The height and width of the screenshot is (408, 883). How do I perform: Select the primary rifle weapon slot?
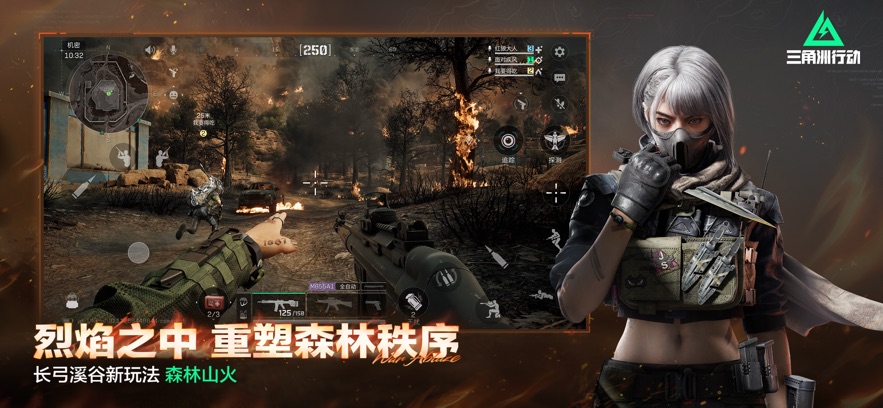pyautogui.click(x=278, y=303)
